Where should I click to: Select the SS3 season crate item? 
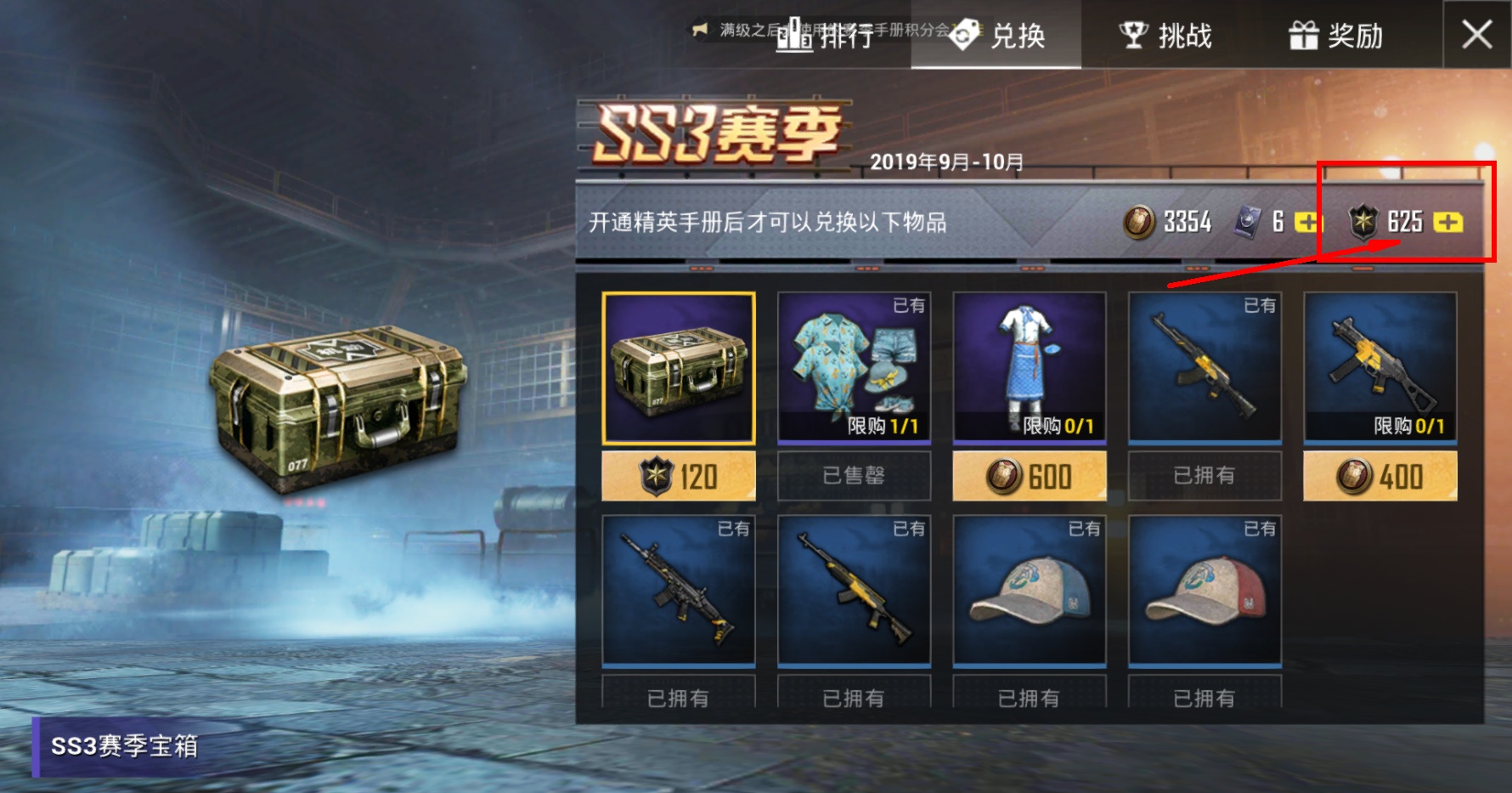click(x=678, y=368)
